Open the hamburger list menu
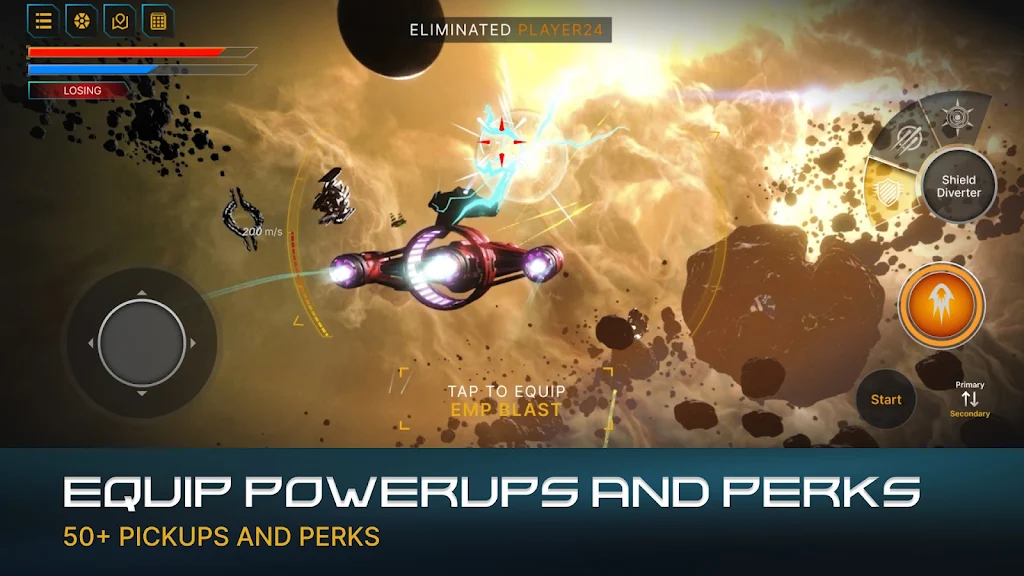Viewport: 1024px width, 576px height. [x=43, y=20]
